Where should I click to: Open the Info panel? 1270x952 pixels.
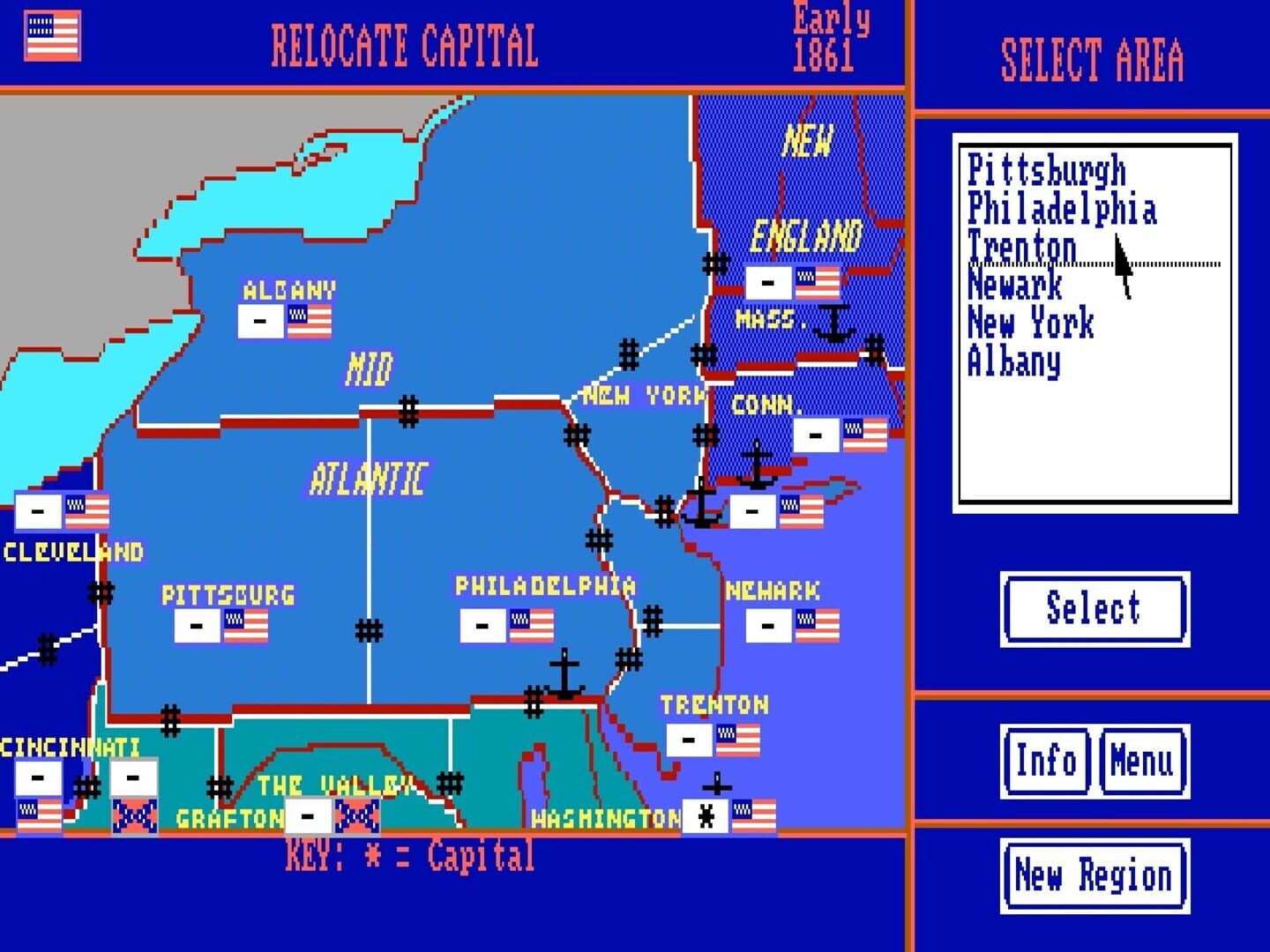click(x=1046, y=762)
